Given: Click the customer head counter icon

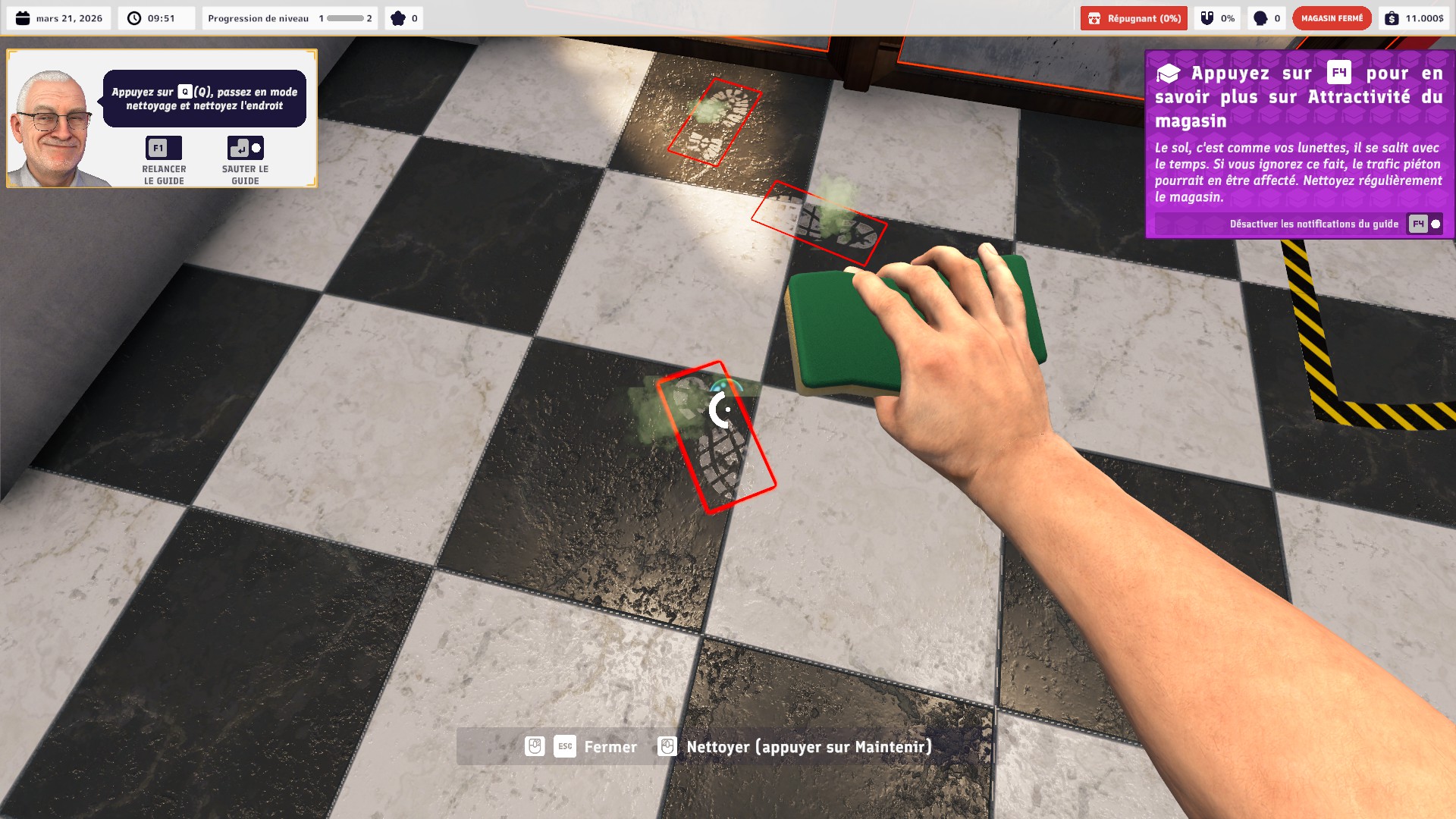Looking at the screenshot, I should [1259, 17].
